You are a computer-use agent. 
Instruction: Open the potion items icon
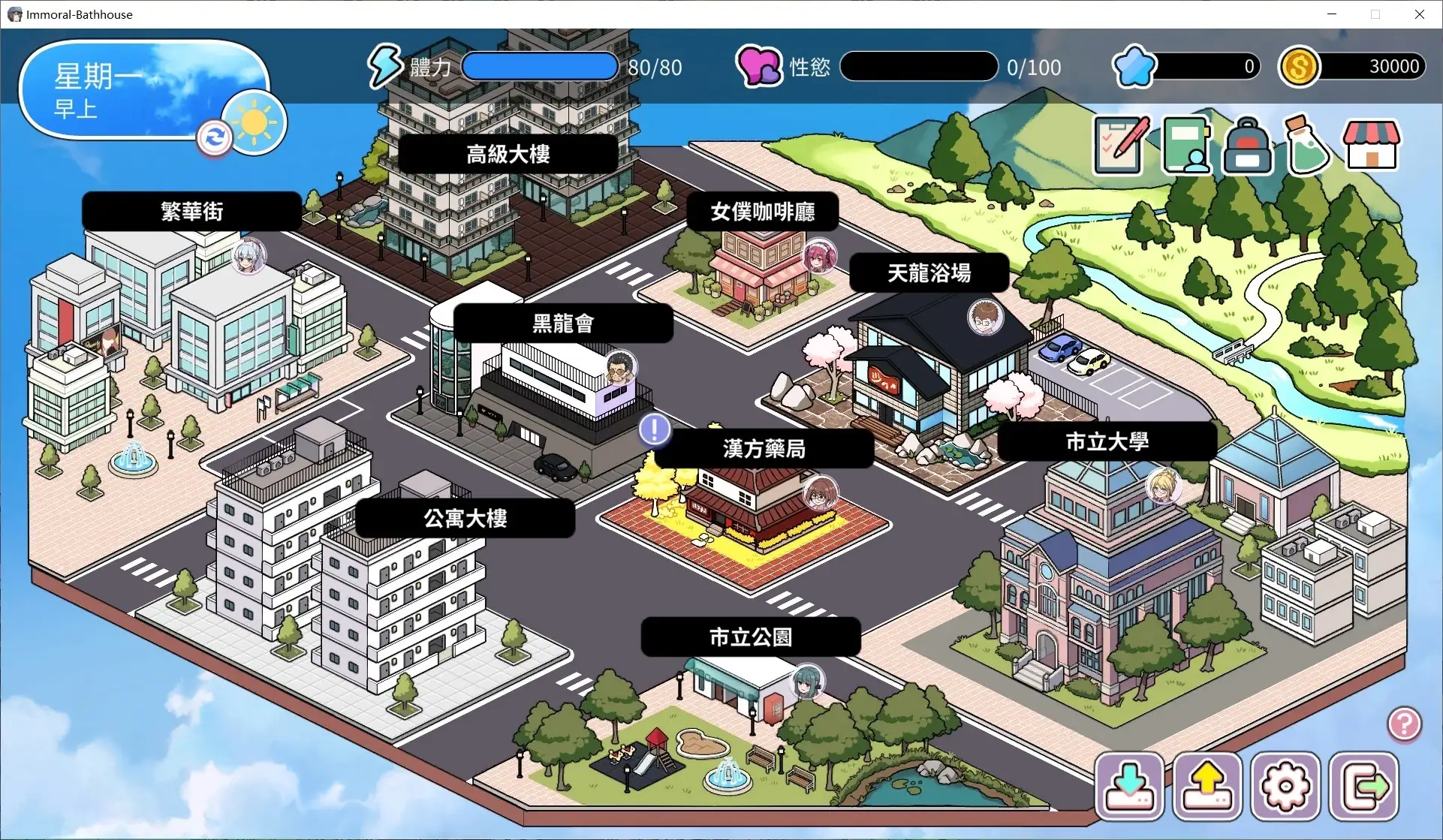[x=1307, y=144]
